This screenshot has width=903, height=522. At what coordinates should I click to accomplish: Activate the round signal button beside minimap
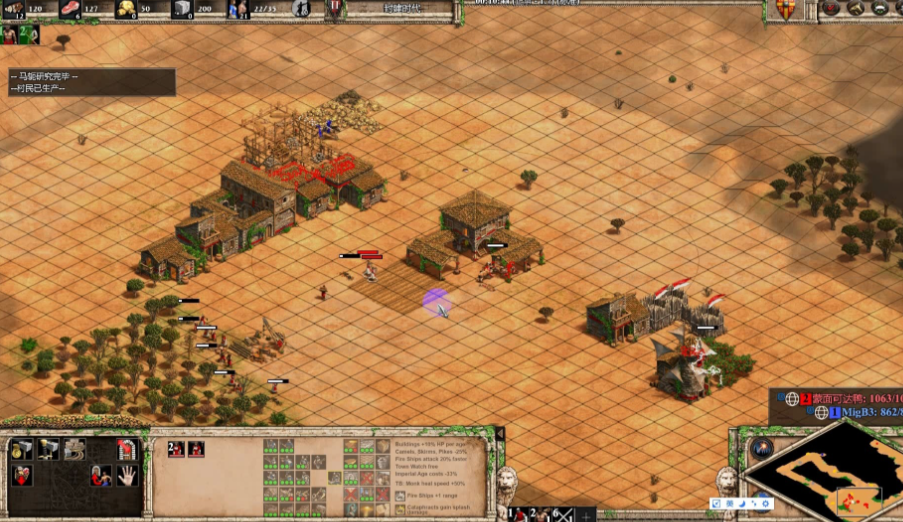click(762, 448)
